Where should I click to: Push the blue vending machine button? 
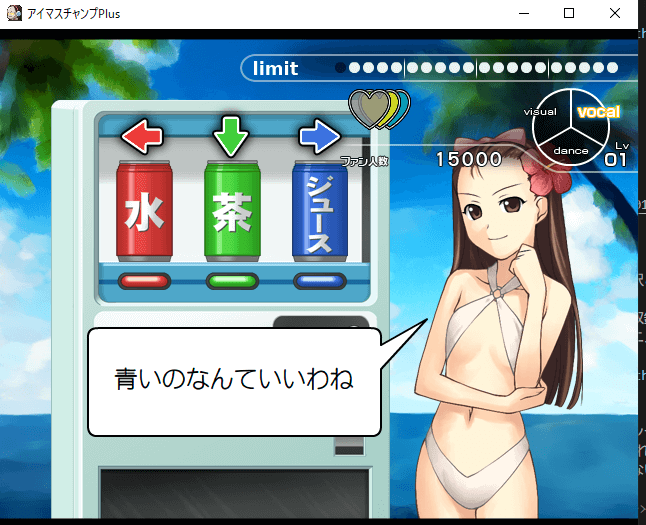[319, 280]
